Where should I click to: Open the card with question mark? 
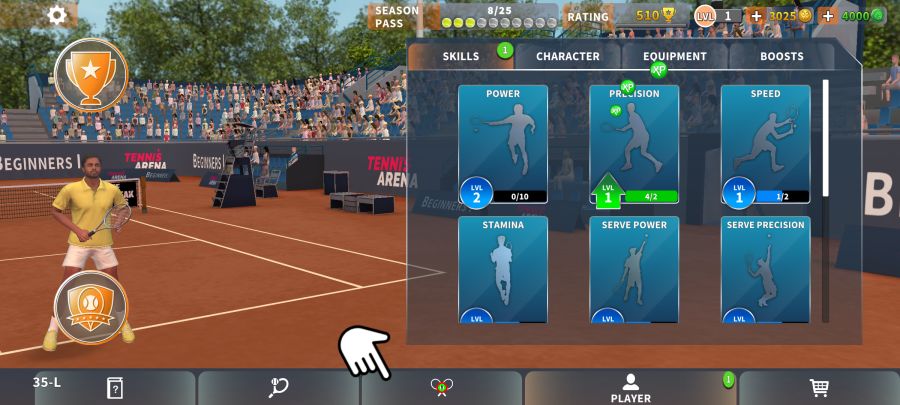(115, 388)
